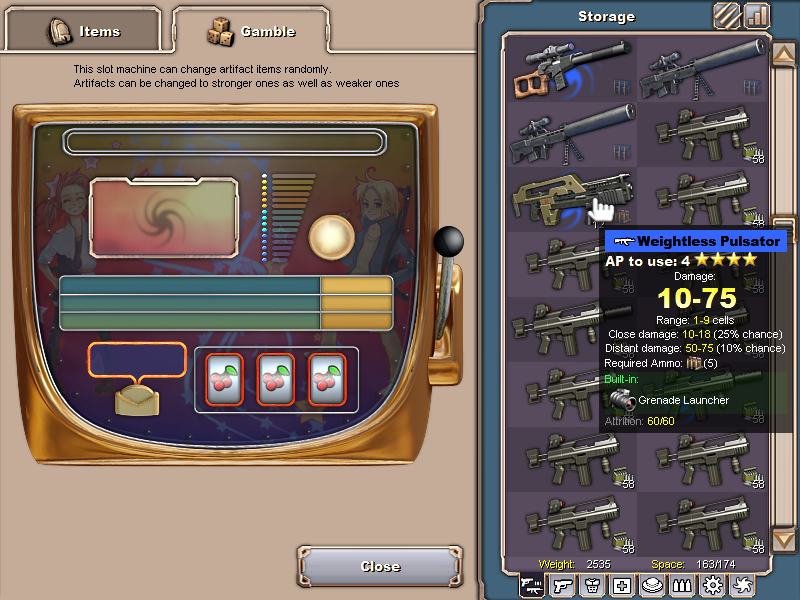Select the Weightless Pulsator weapon slot
Viewport: 800px width, 600px height.
[x=571, y=198]
